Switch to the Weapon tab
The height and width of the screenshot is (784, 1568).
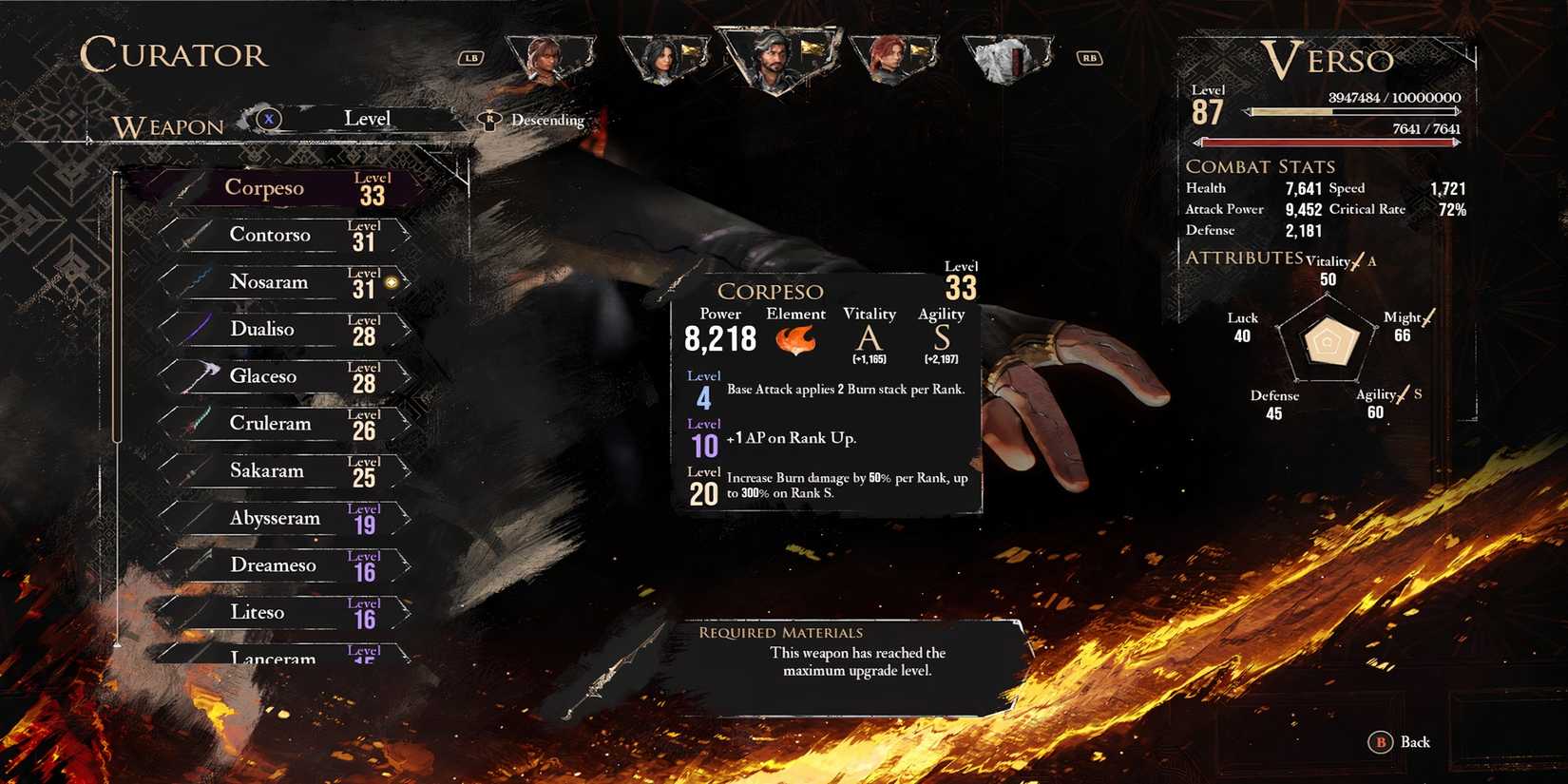tap(166, 125)
